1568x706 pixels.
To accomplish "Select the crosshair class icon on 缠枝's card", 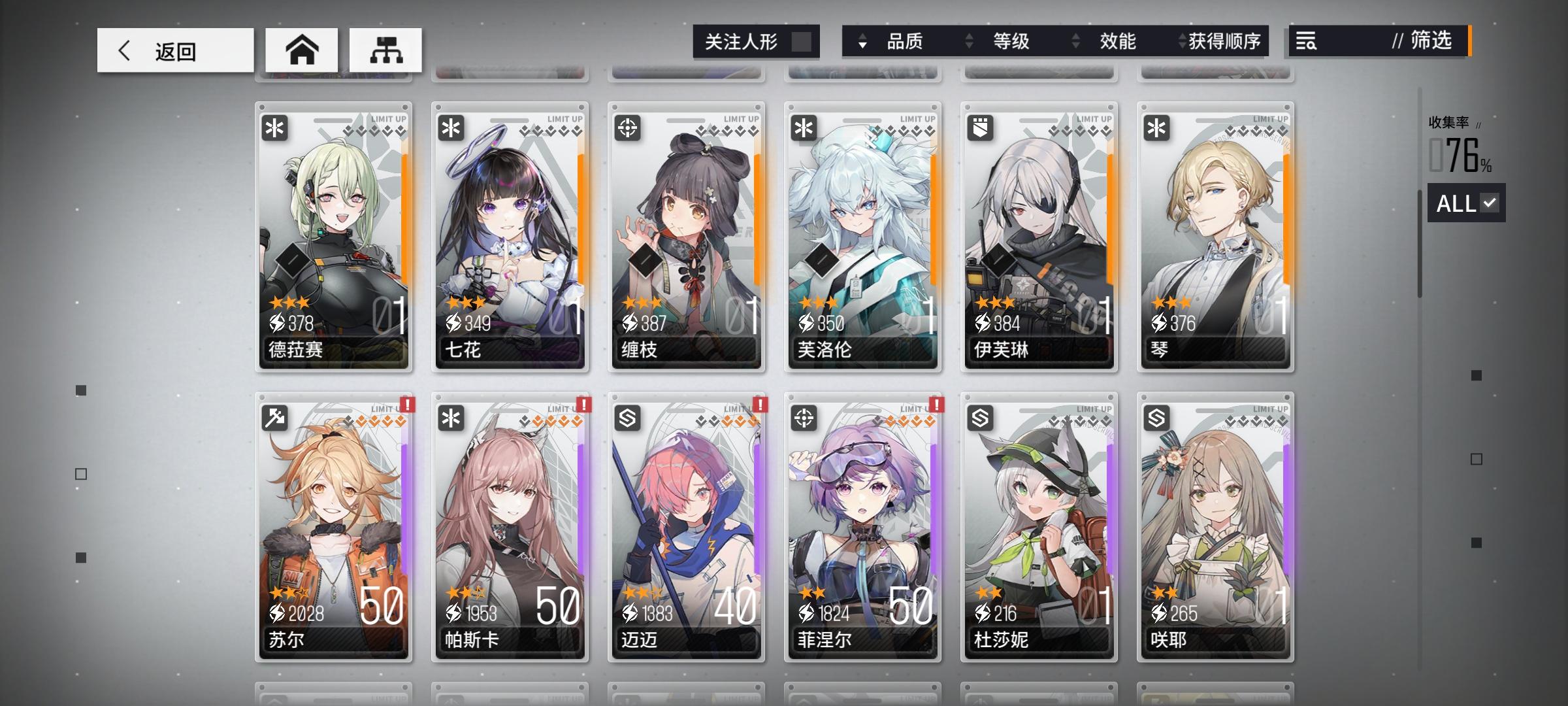I will (x=627, y=128).
